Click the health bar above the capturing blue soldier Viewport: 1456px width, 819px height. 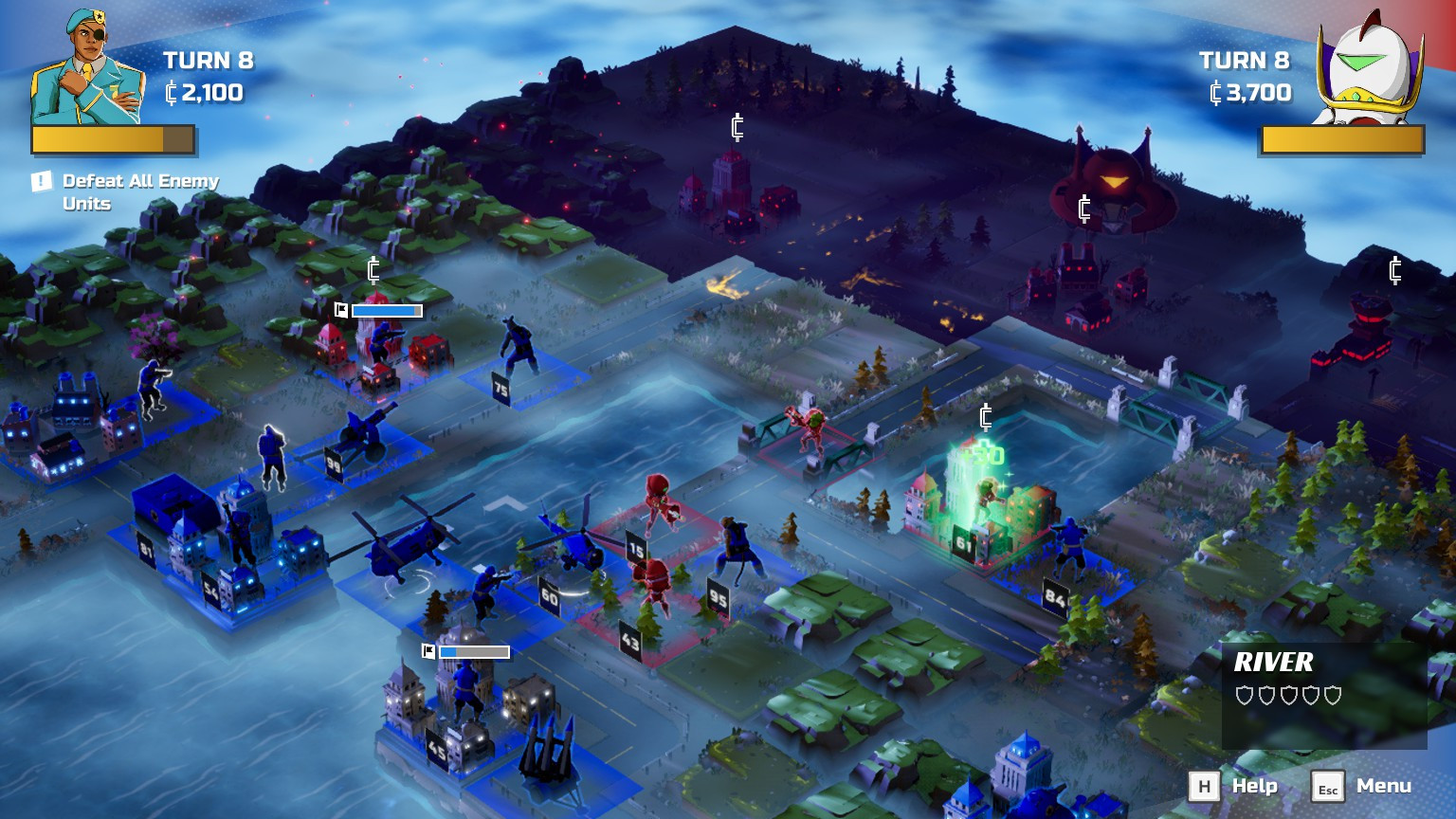[x=386, y=309]
